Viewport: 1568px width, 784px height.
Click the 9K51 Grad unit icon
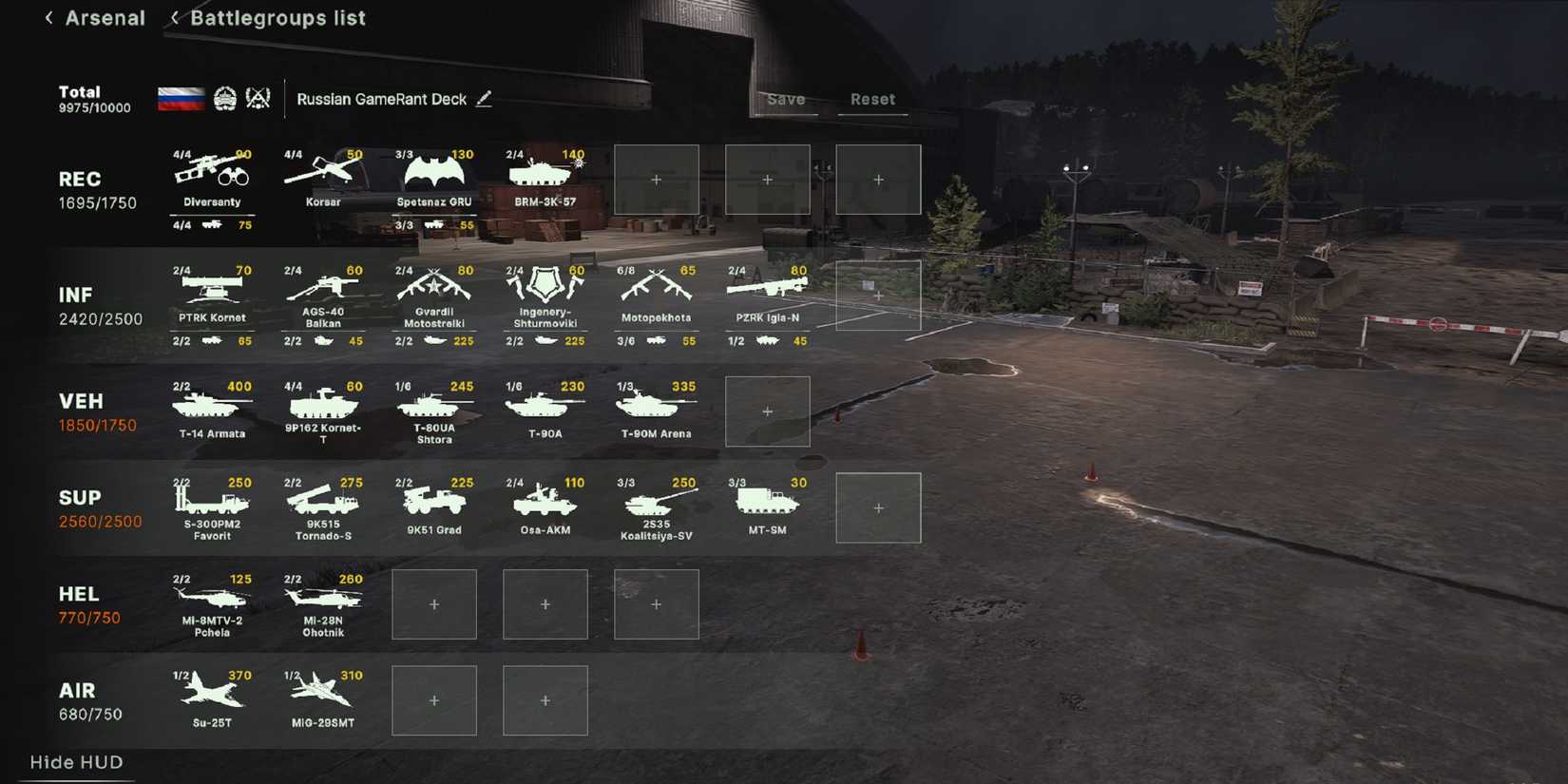(x=434, y=502)
